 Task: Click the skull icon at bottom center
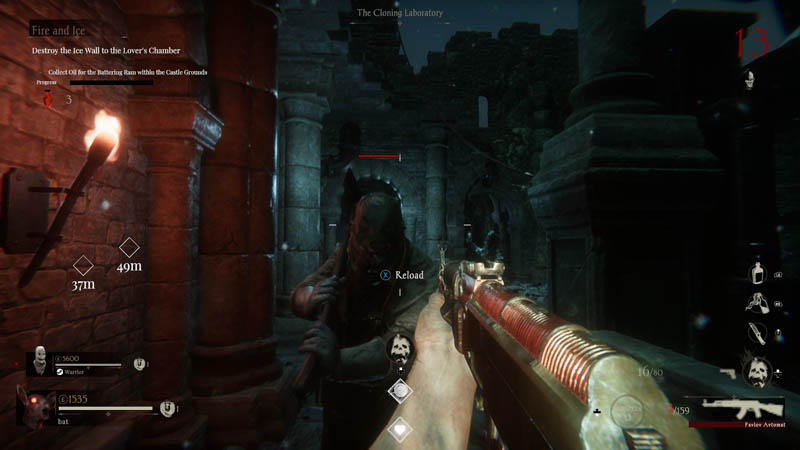(x=400, y=349)
